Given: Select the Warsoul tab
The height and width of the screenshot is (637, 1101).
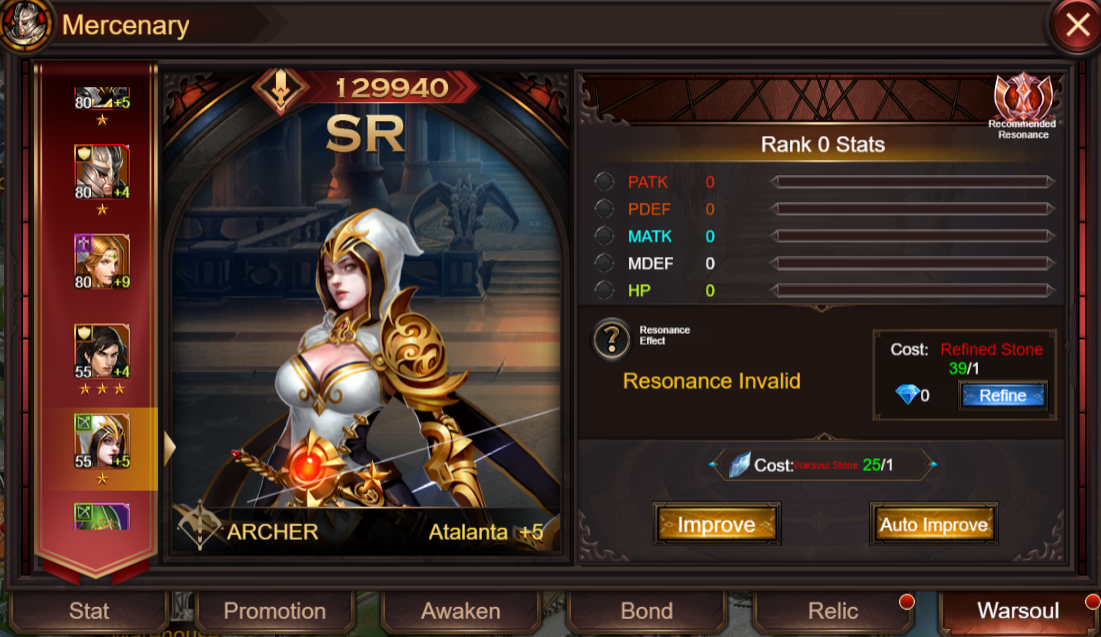Looking at the screenshot, I should (1017, 611).
